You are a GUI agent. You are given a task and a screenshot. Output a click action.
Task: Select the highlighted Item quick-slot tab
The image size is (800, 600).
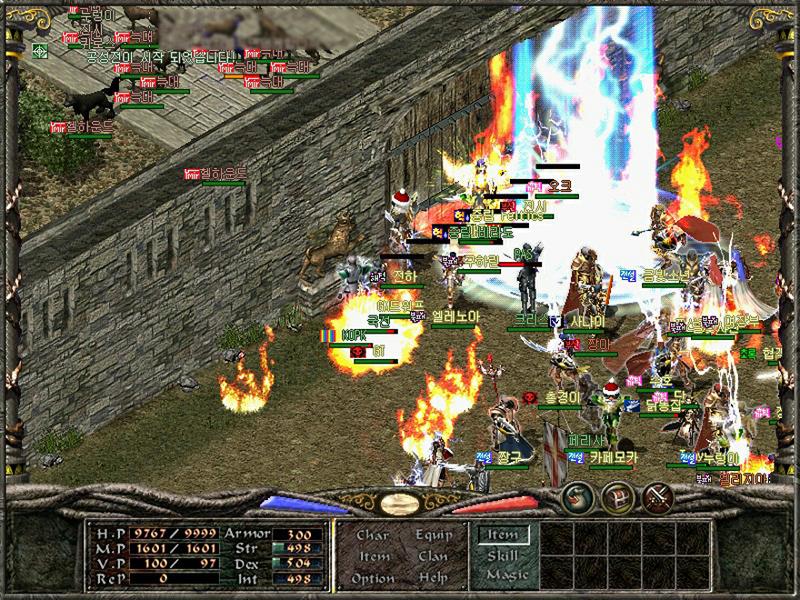pos(501,535)
